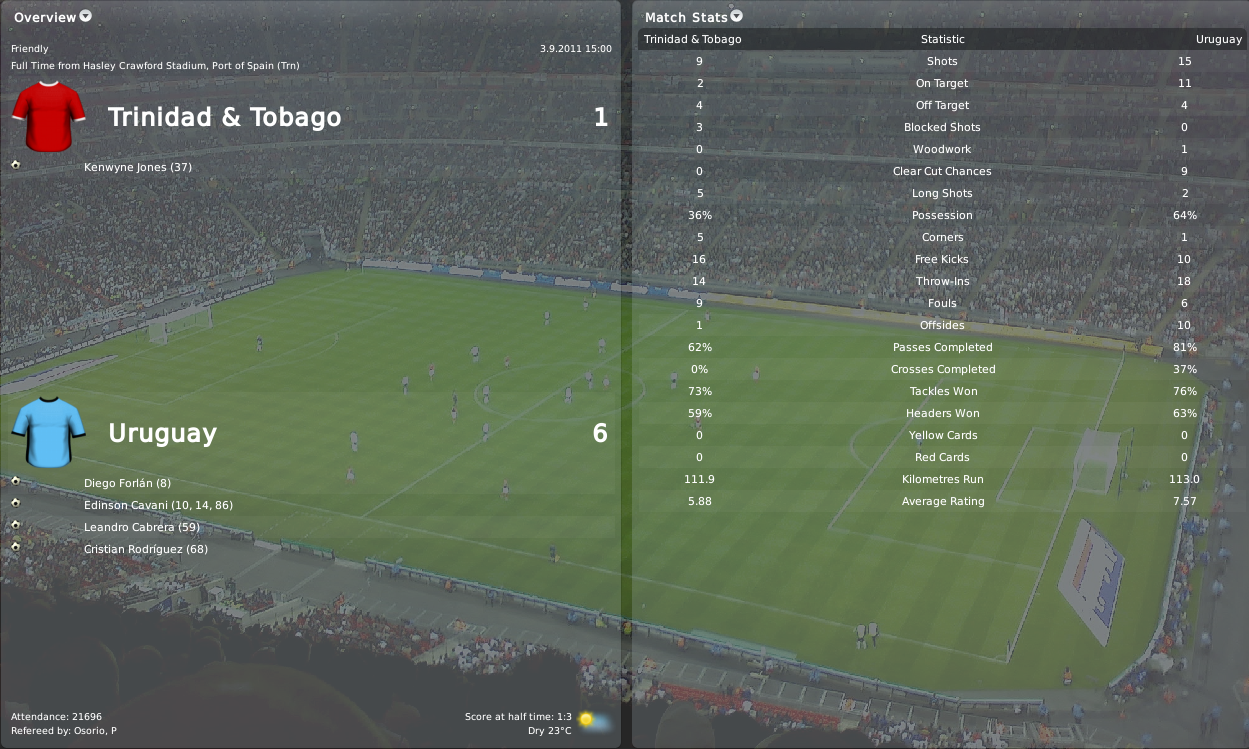1249x749 pixels.
Task: Choose scorer Leandro Cabrera
Action: [143, 527]
